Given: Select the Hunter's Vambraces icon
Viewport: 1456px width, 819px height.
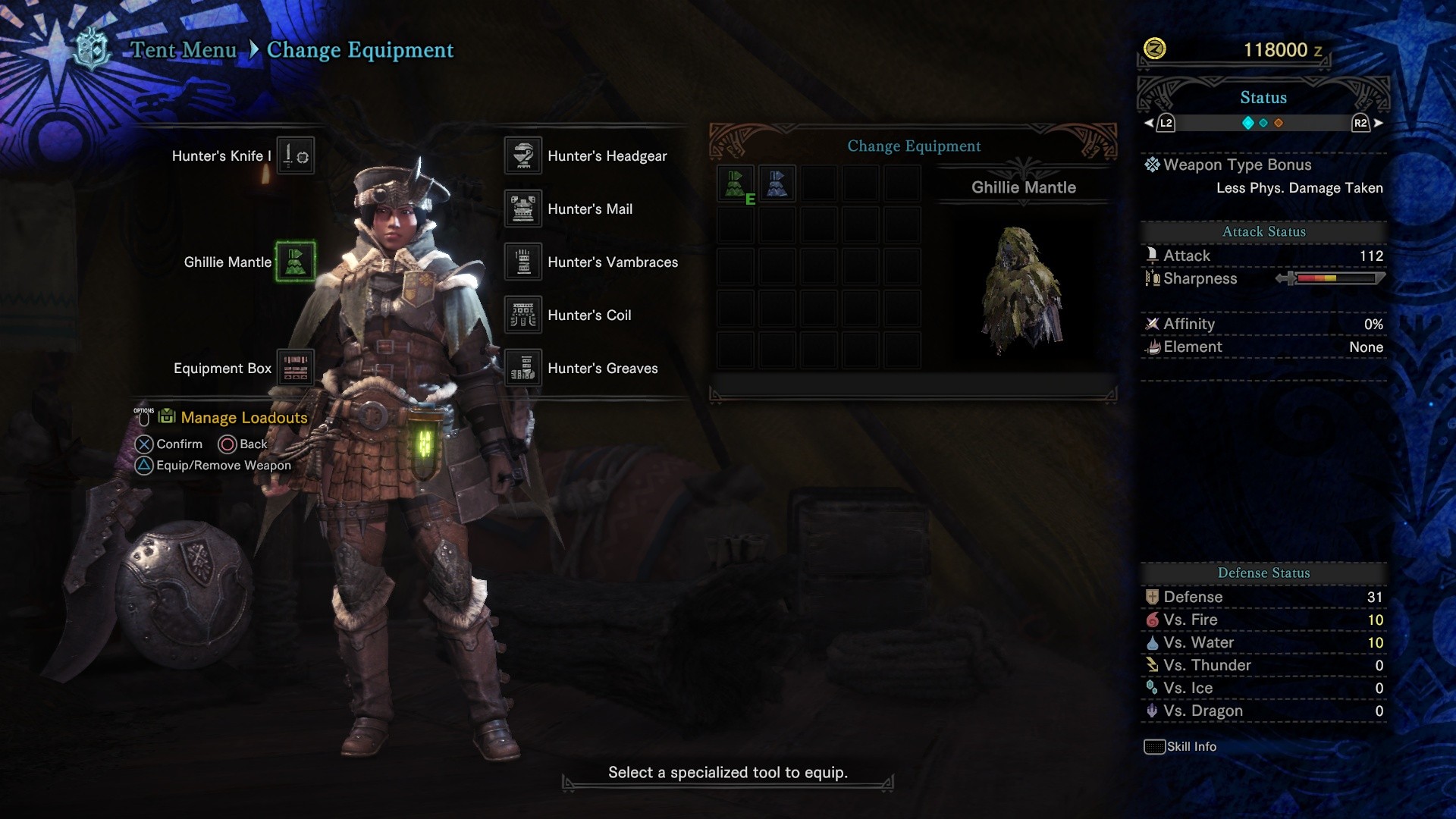Looking at the screenshot, I should point(522,261).
